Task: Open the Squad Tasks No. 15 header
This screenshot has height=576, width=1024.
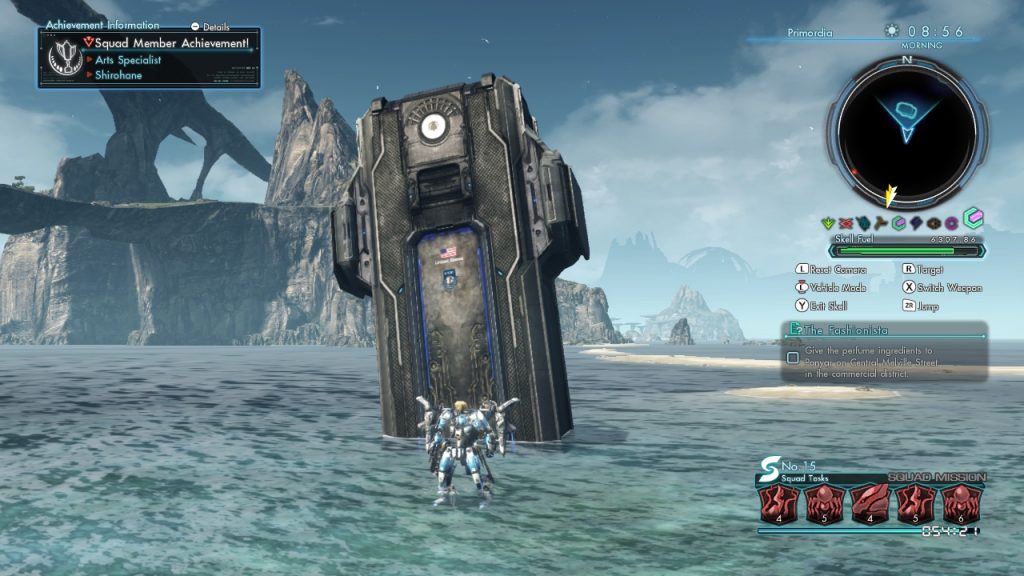Action: pyautogui.click(x=800, y=471)
